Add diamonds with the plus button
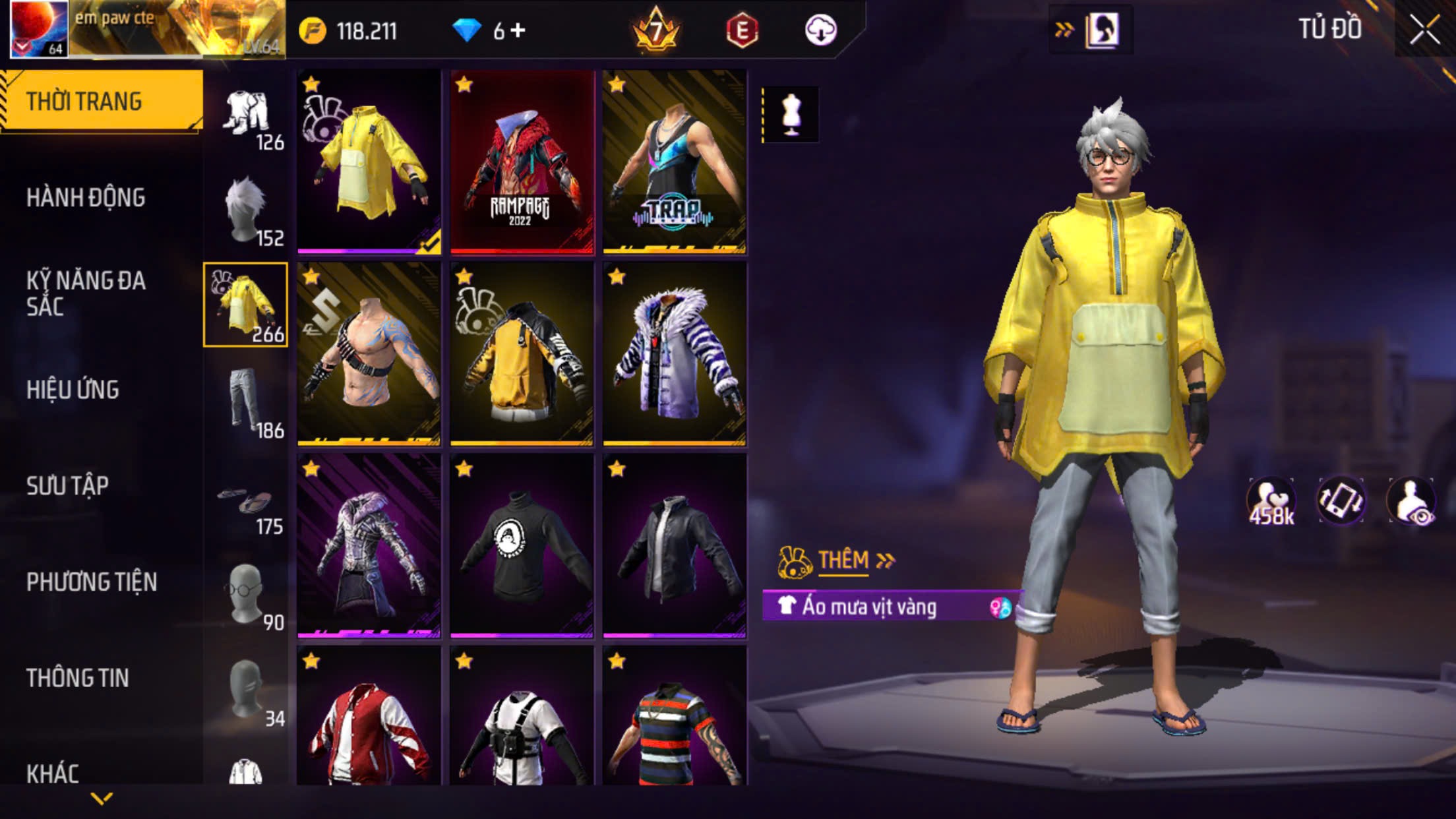 coord(518,30)
